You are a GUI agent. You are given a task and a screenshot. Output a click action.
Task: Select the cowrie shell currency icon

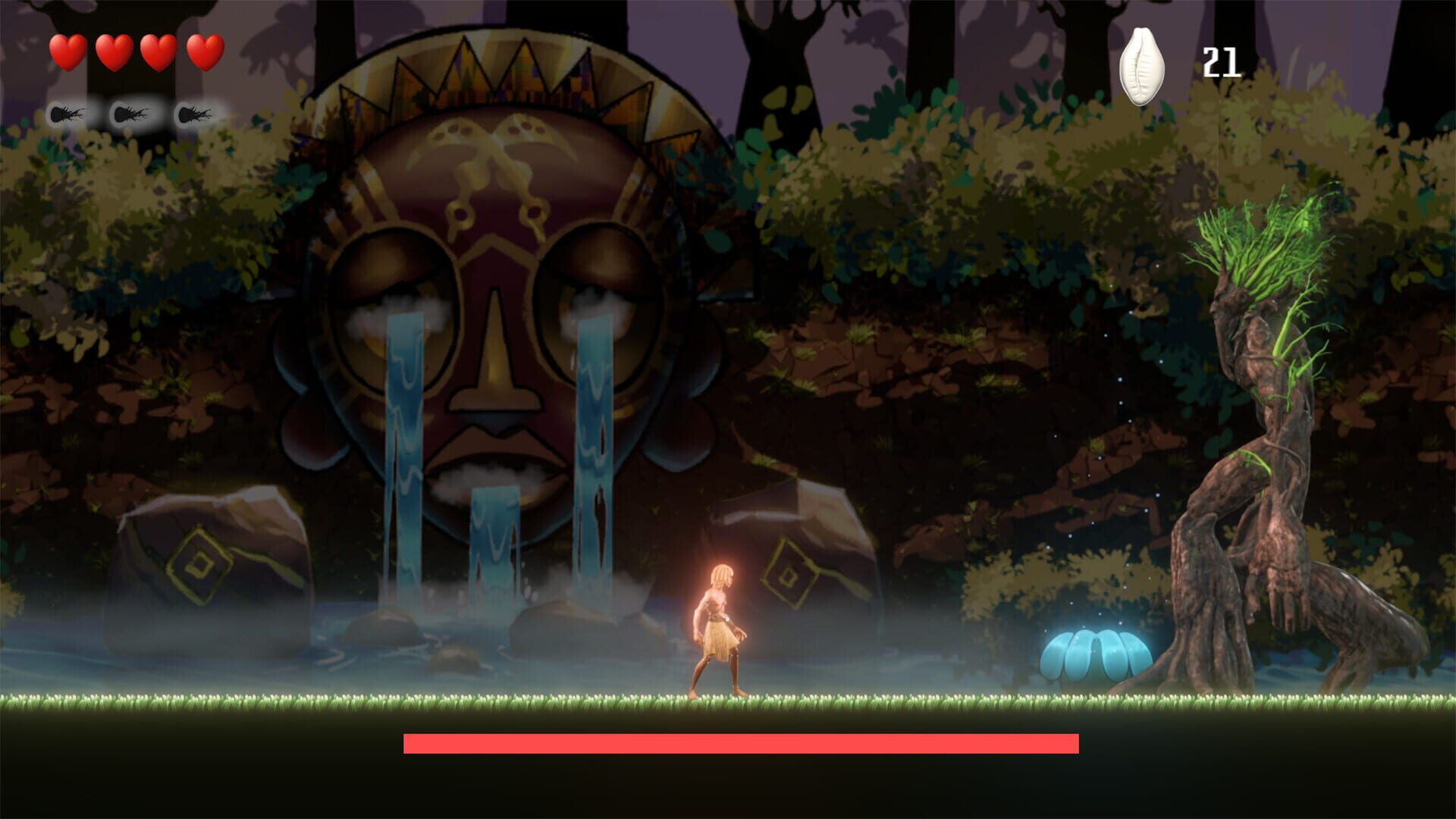click(1143, 64)
